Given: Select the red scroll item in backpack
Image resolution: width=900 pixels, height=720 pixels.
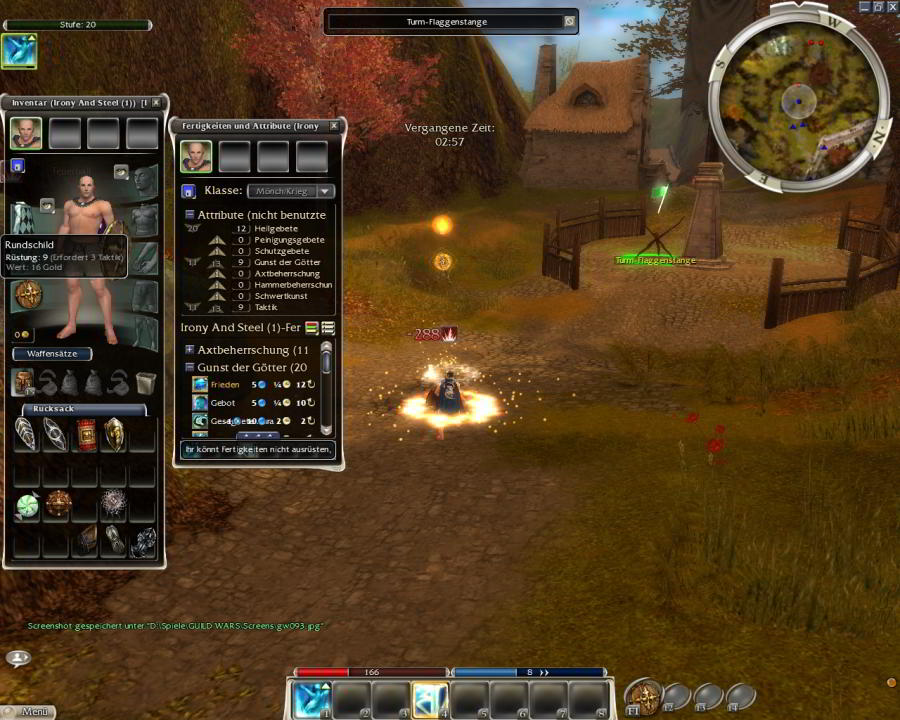Looking at the screenshot, I should click(x=85, y=435).
